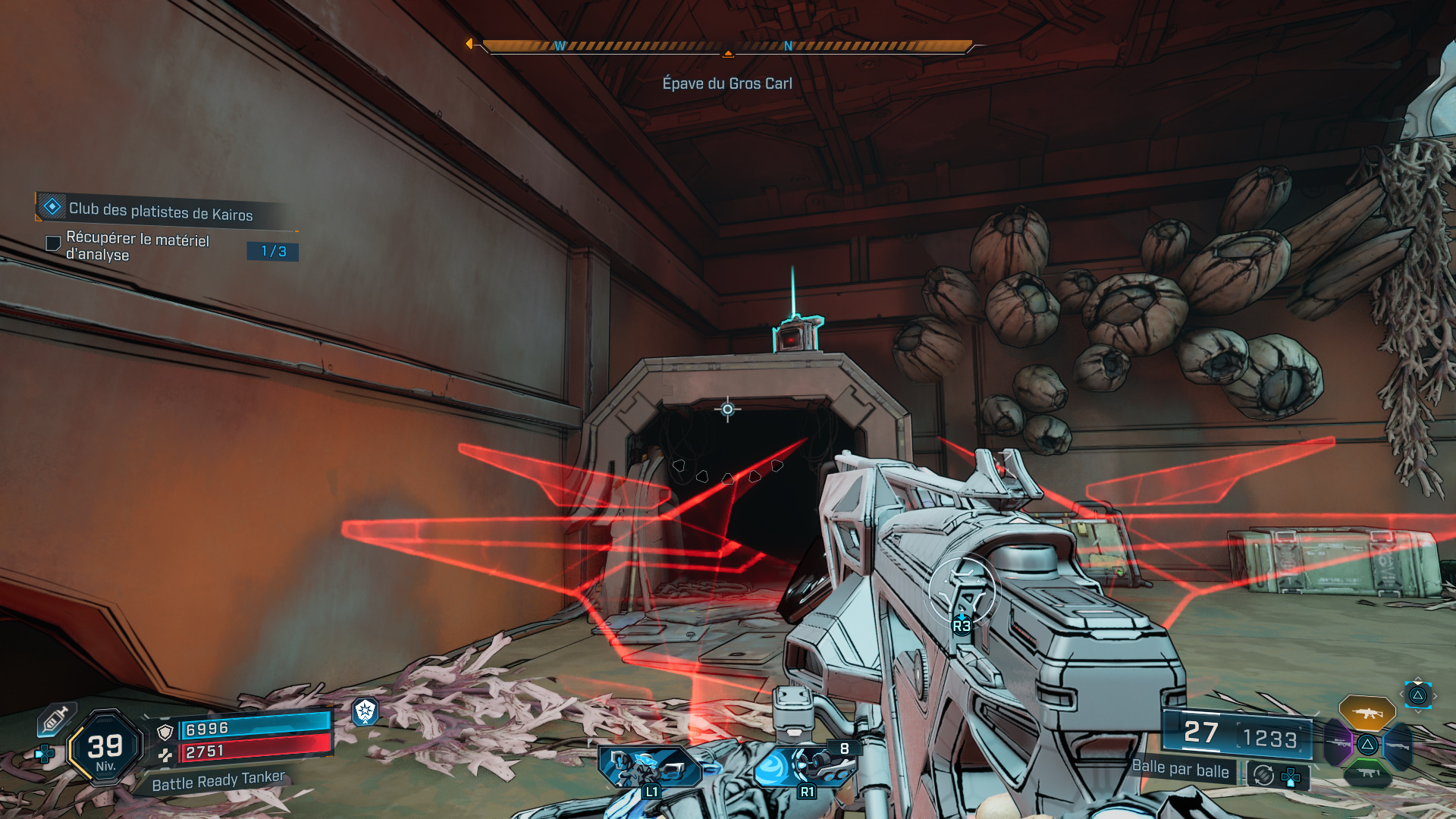Activate the left action skill icon
Viewport: 1456px width, 819px height.
(649, 767)
